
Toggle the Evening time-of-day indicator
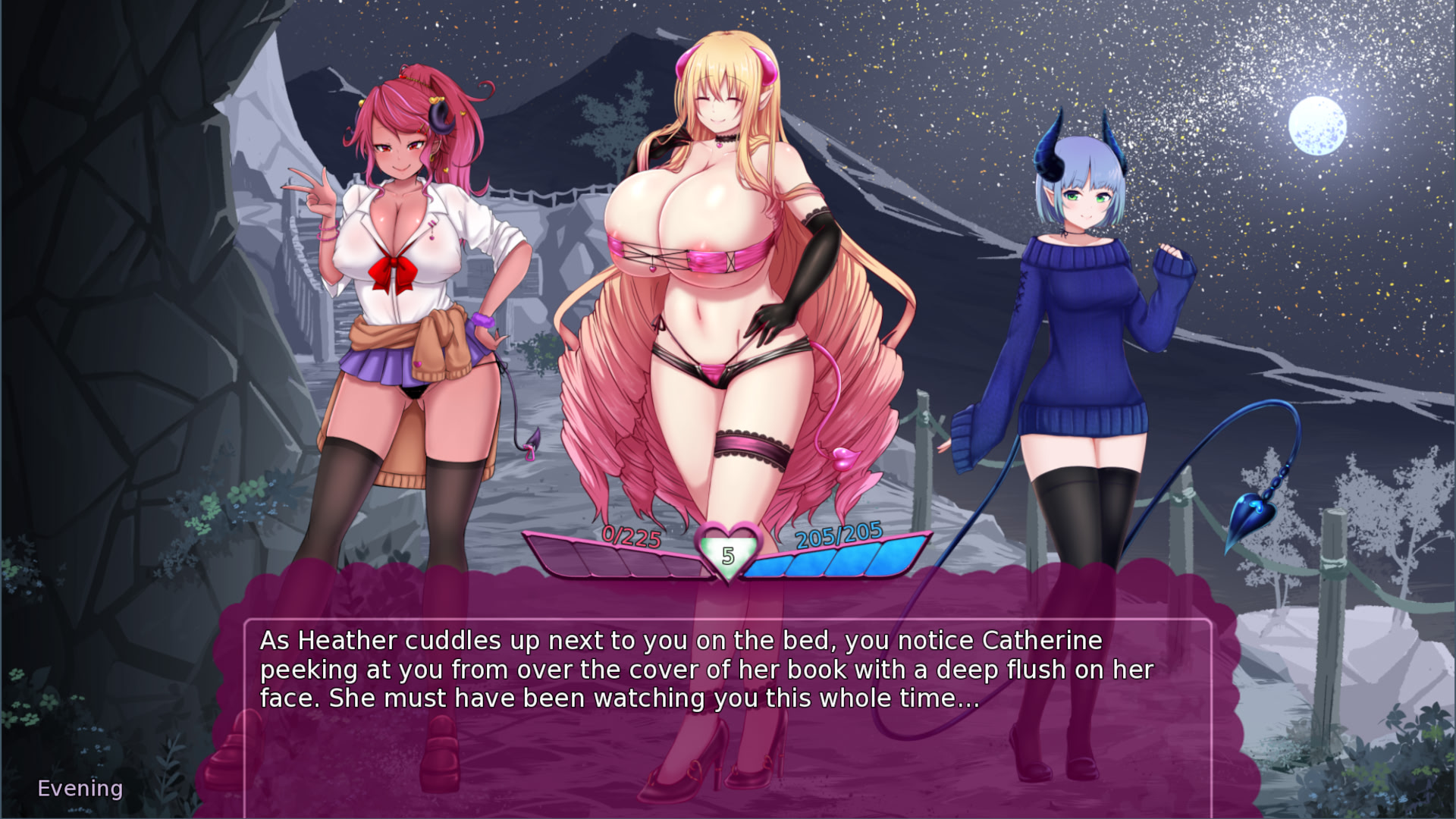point(80,788)
